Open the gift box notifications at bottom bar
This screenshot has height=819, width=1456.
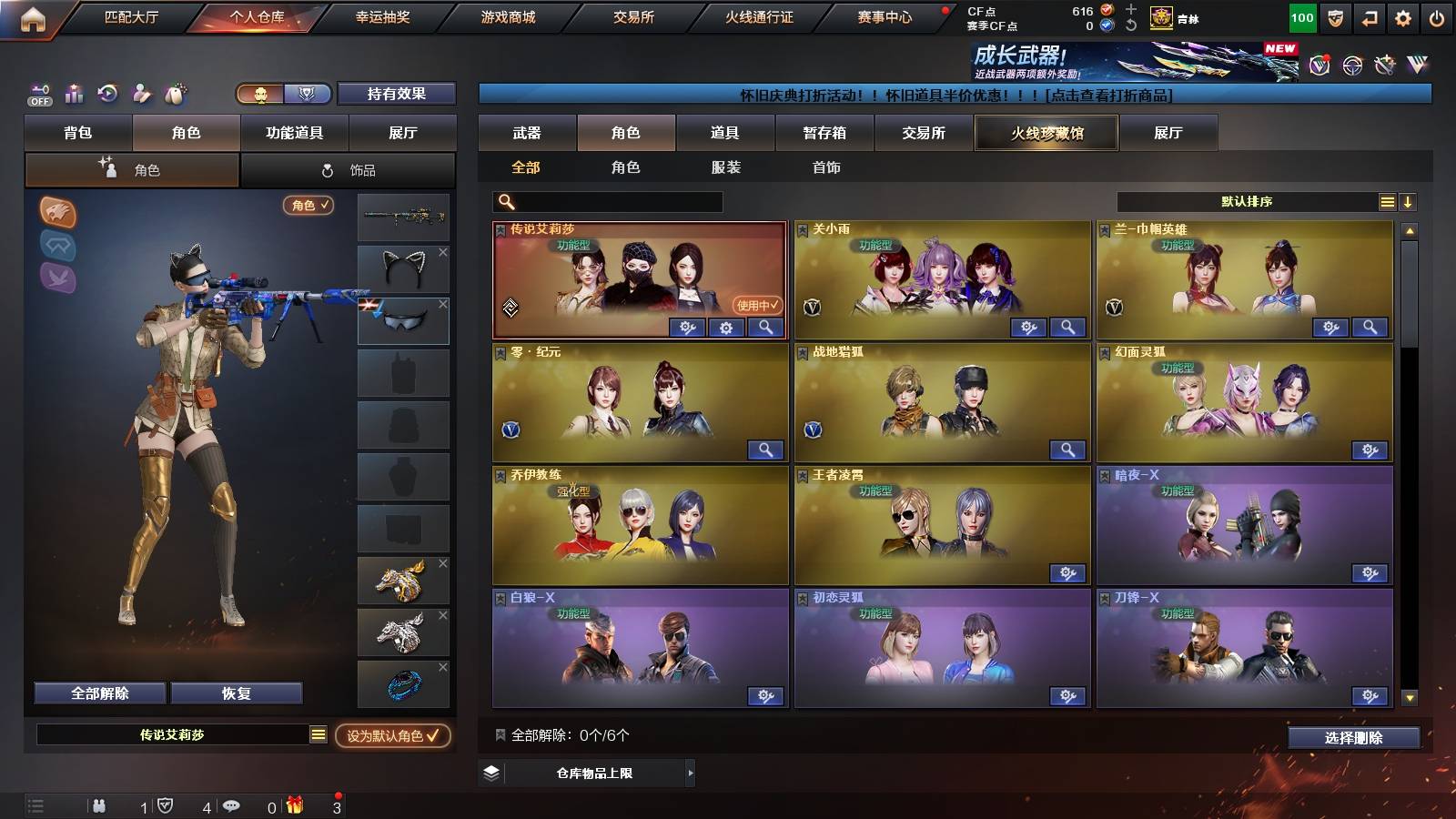(x=293, y=805)
